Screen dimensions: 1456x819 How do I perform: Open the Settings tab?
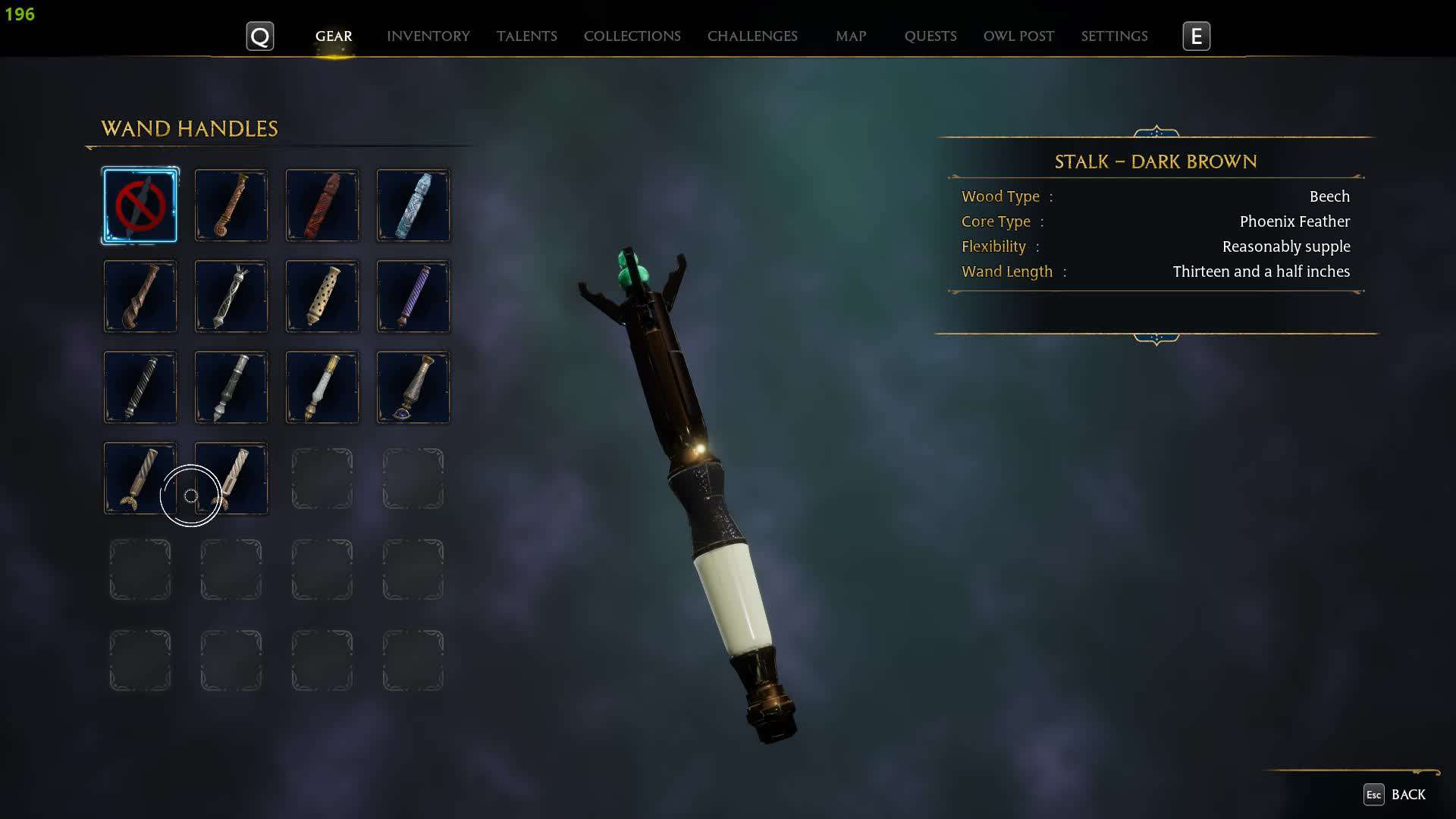(x=1114, y=36)
